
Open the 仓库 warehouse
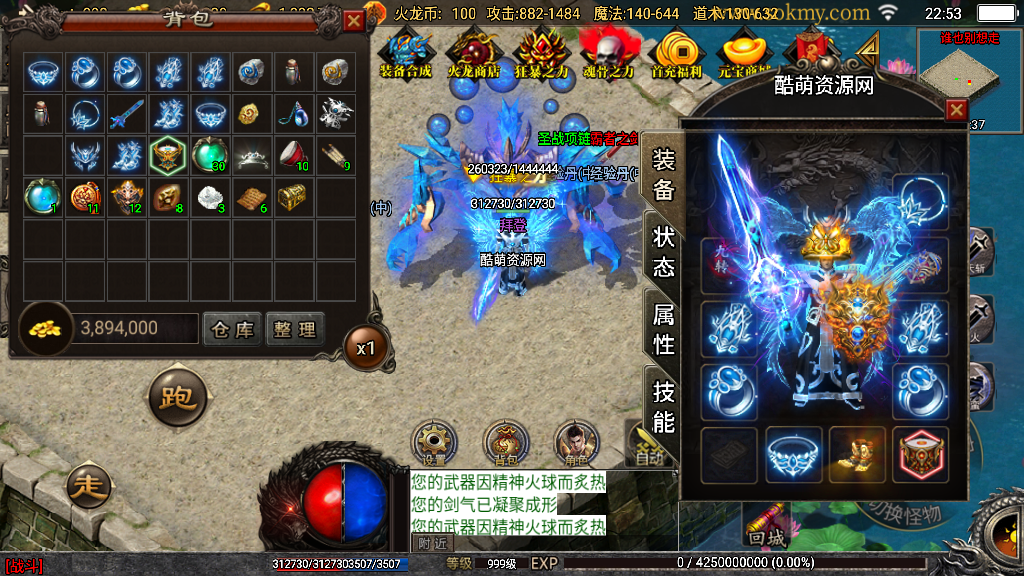[232, 328]
